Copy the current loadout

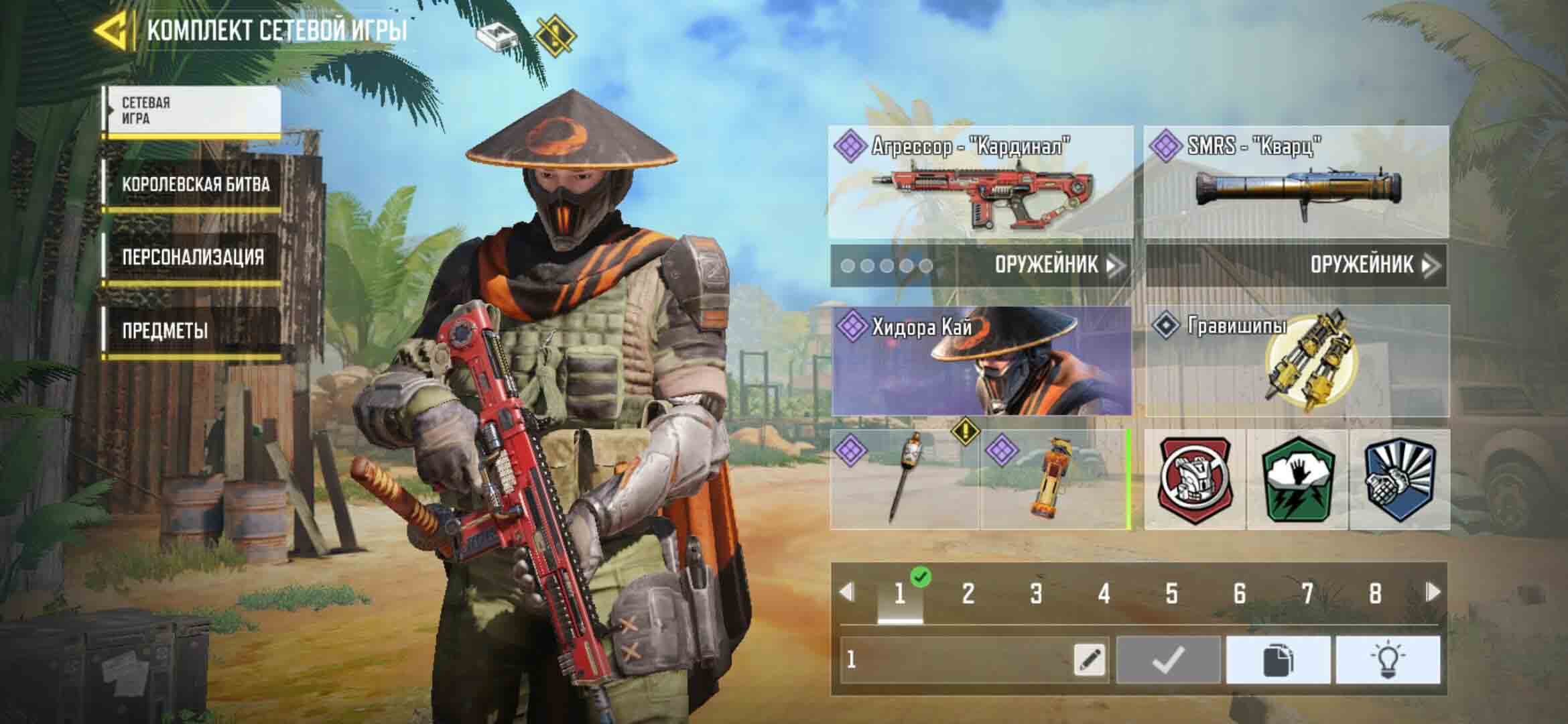[1278, 660]
